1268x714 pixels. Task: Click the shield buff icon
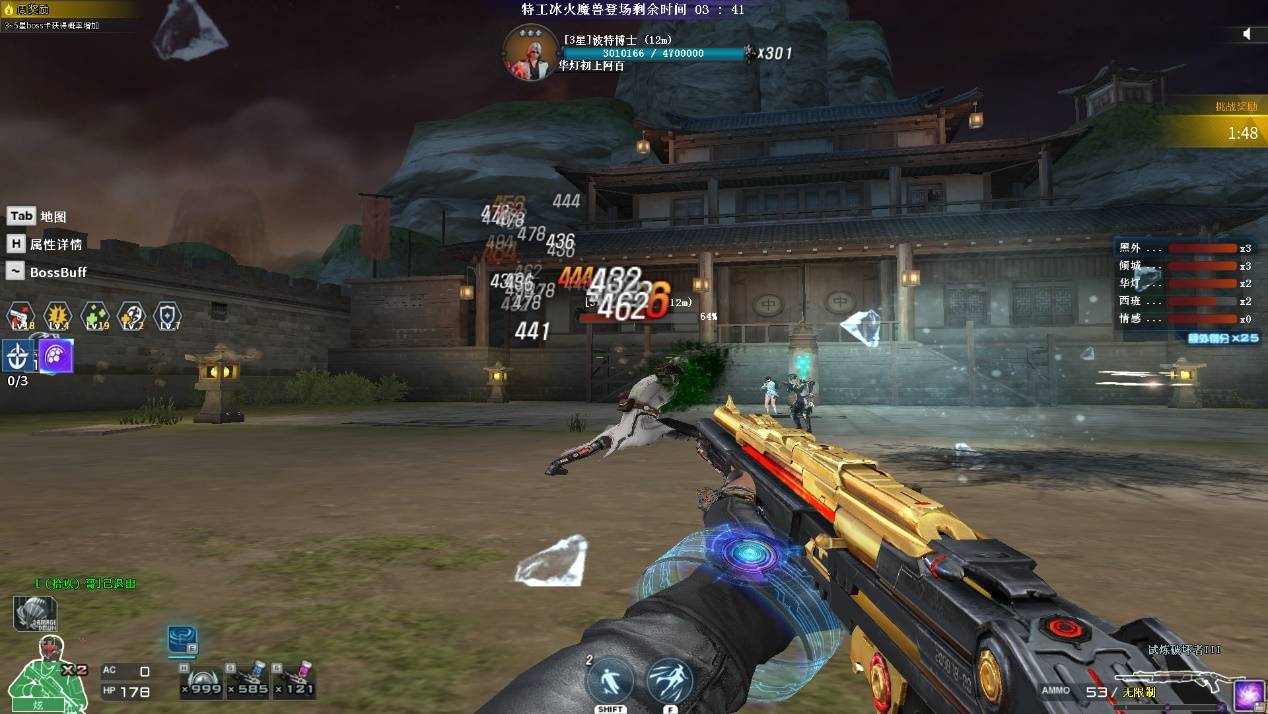[x=168, y=317]
